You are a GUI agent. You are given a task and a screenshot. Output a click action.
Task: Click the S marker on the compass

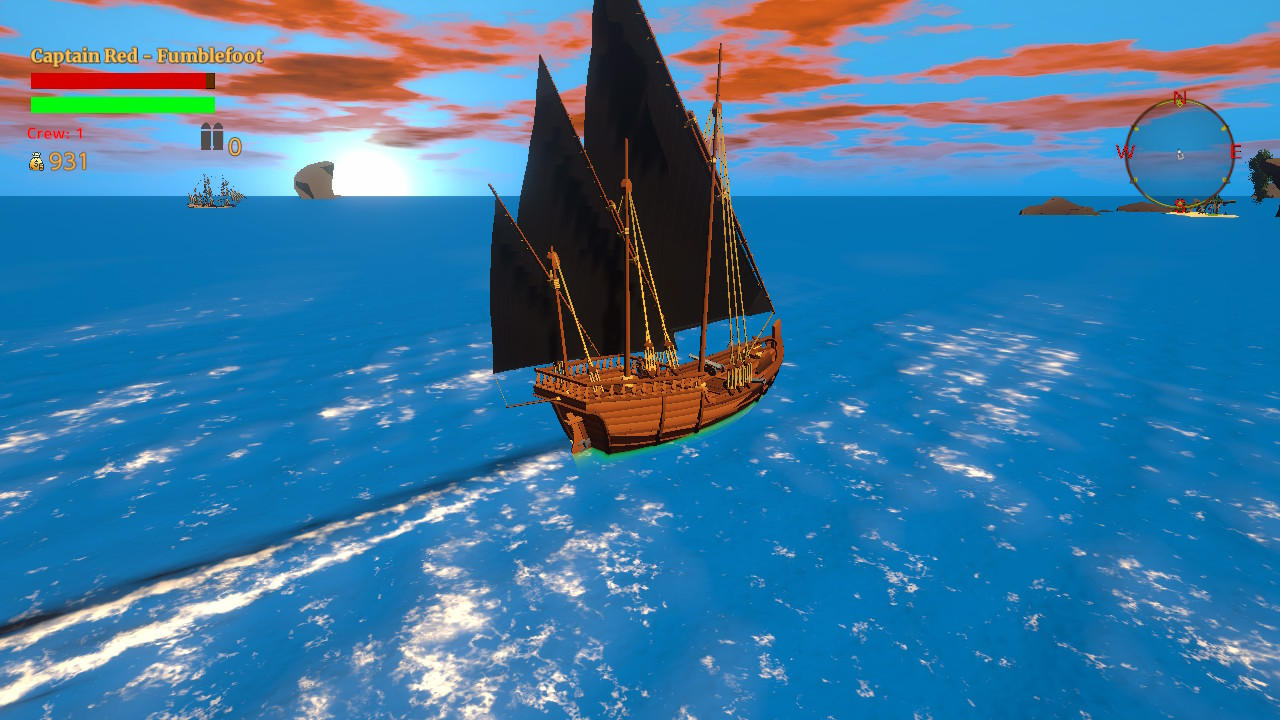point(1178,202)
